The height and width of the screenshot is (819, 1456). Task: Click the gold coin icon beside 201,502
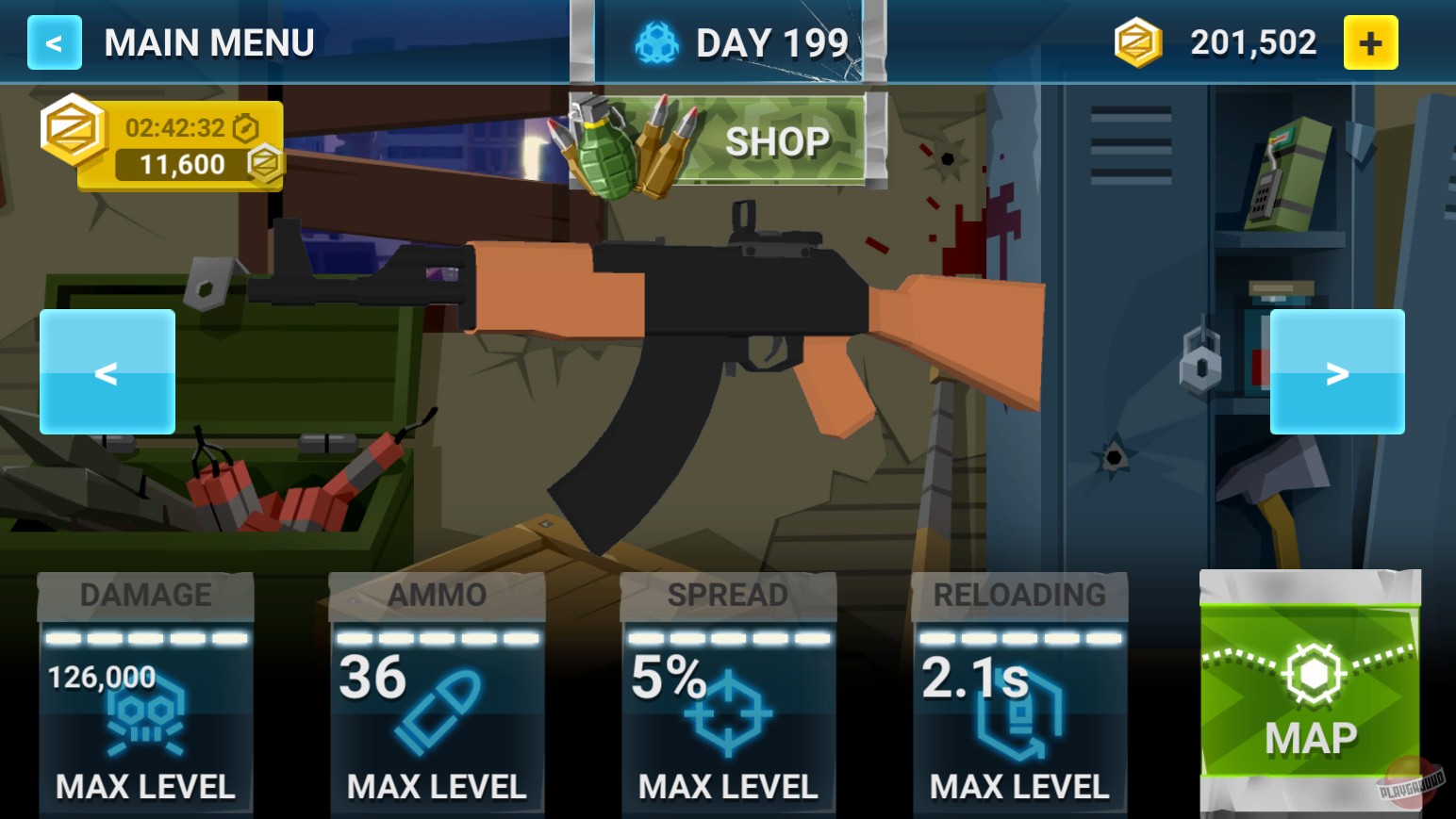click(x=1136, y=41)
